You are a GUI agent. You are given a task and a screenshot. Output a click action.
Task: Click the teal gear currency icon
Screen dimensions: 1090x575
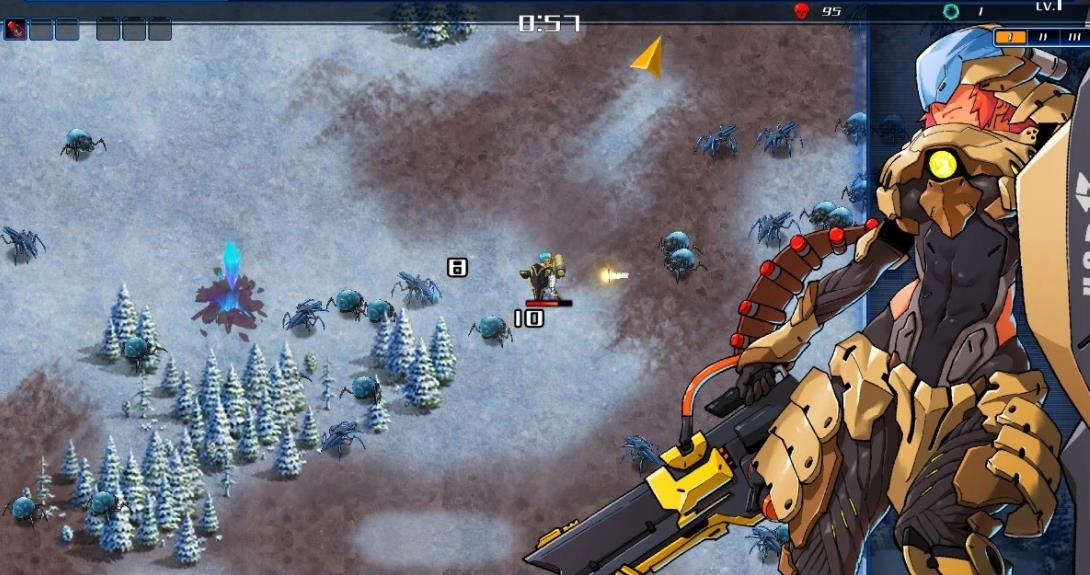(x=951, y=11)
